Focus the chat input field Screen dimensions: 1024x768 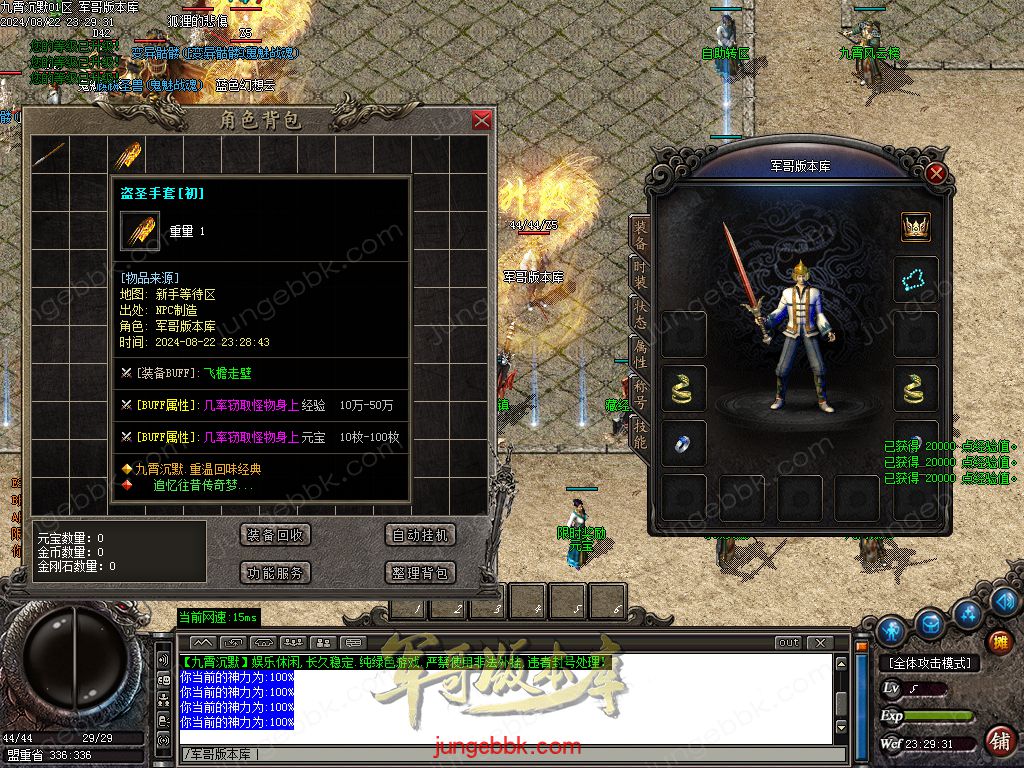(x=500, y=754)
